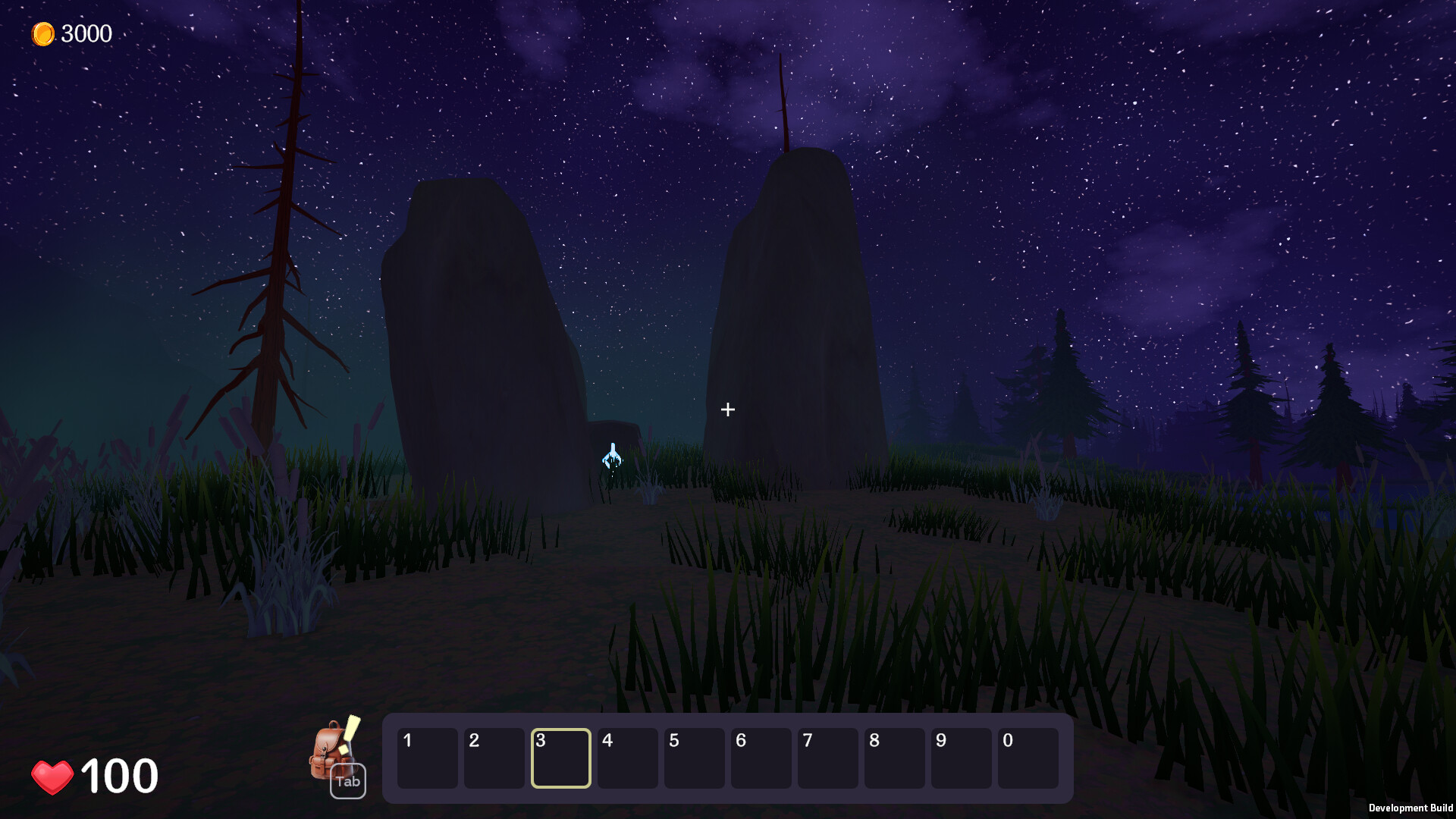Image resolution: width=1456 pixels, height=819 pixels.
Task: Select hotbar slot number 1
Action: 428,758
